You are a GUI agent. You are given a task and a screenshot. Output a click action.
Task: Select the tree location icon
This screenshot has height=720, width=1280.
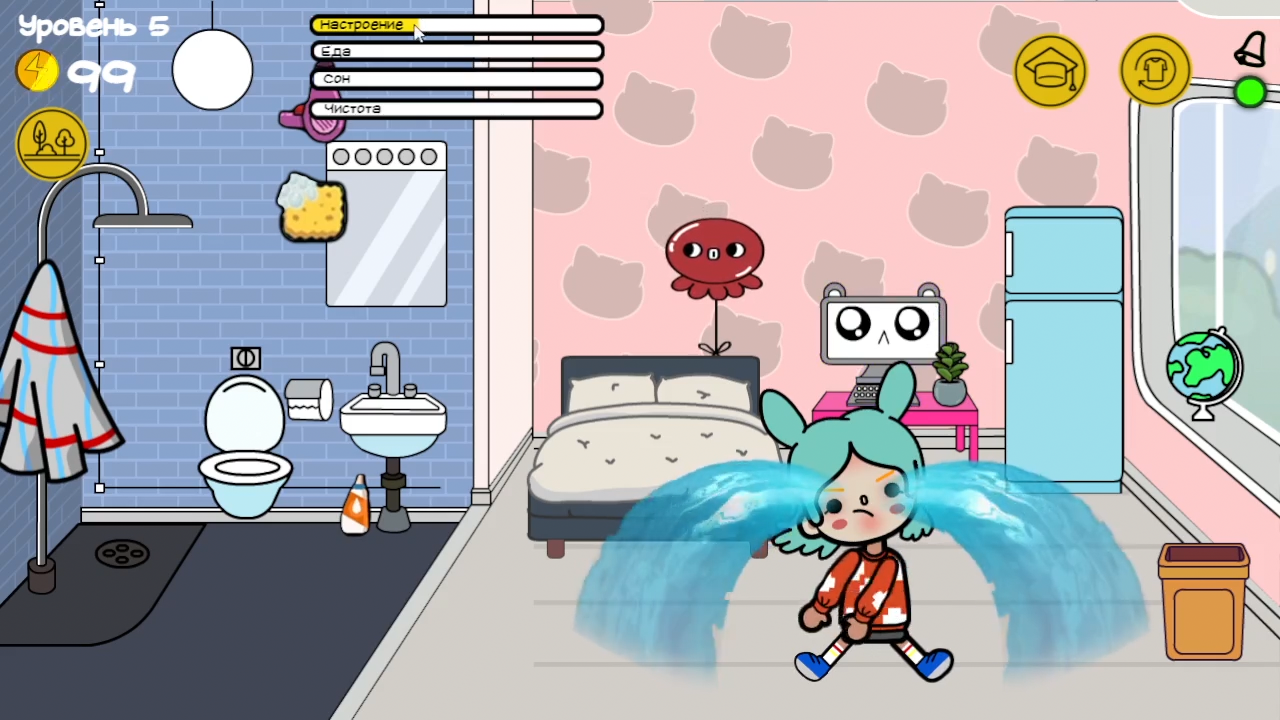(x=51, y=141)
